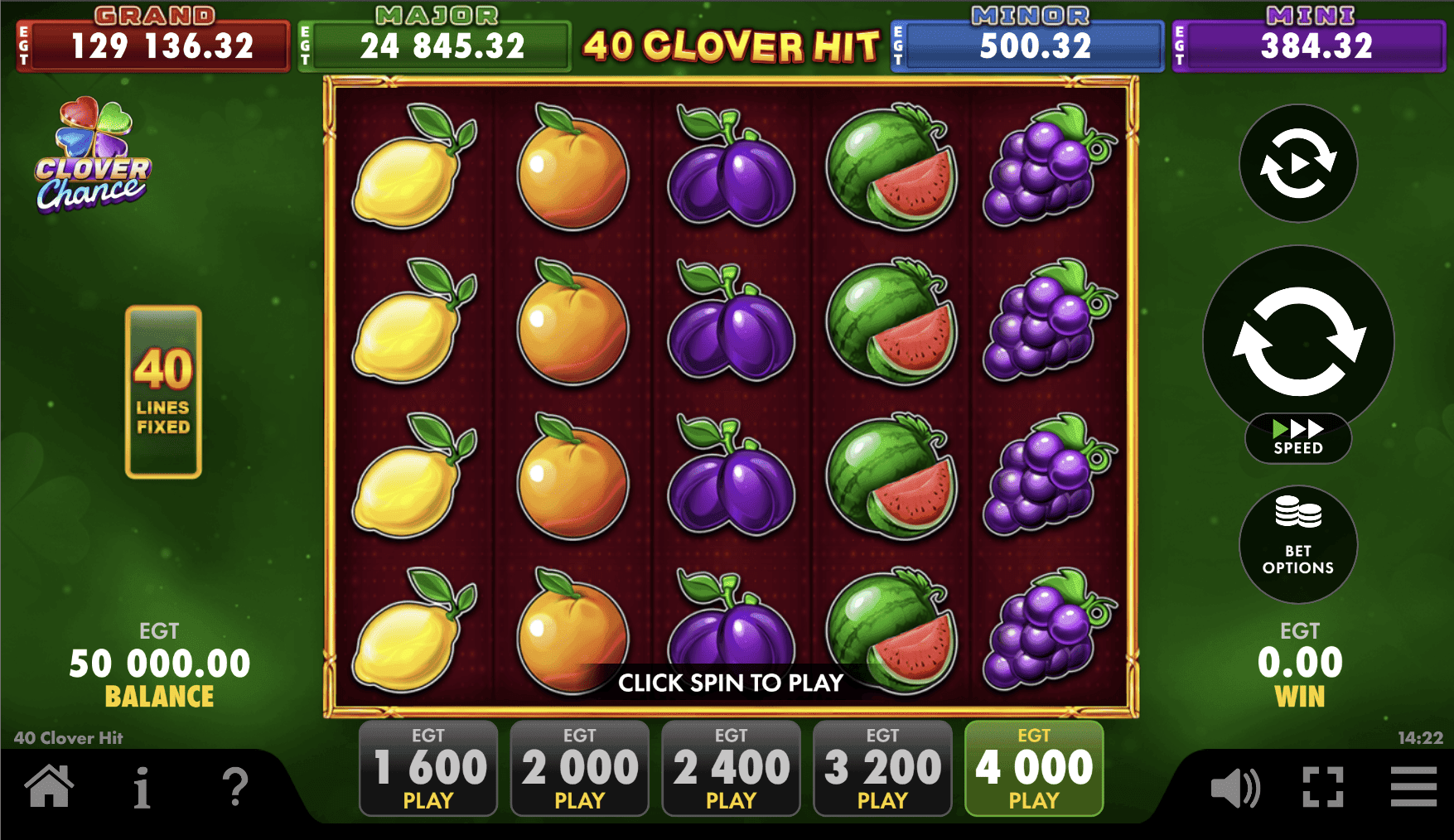Open the help question mark
The width and height of the screenshot is (1454, 840).
point(237,788)
